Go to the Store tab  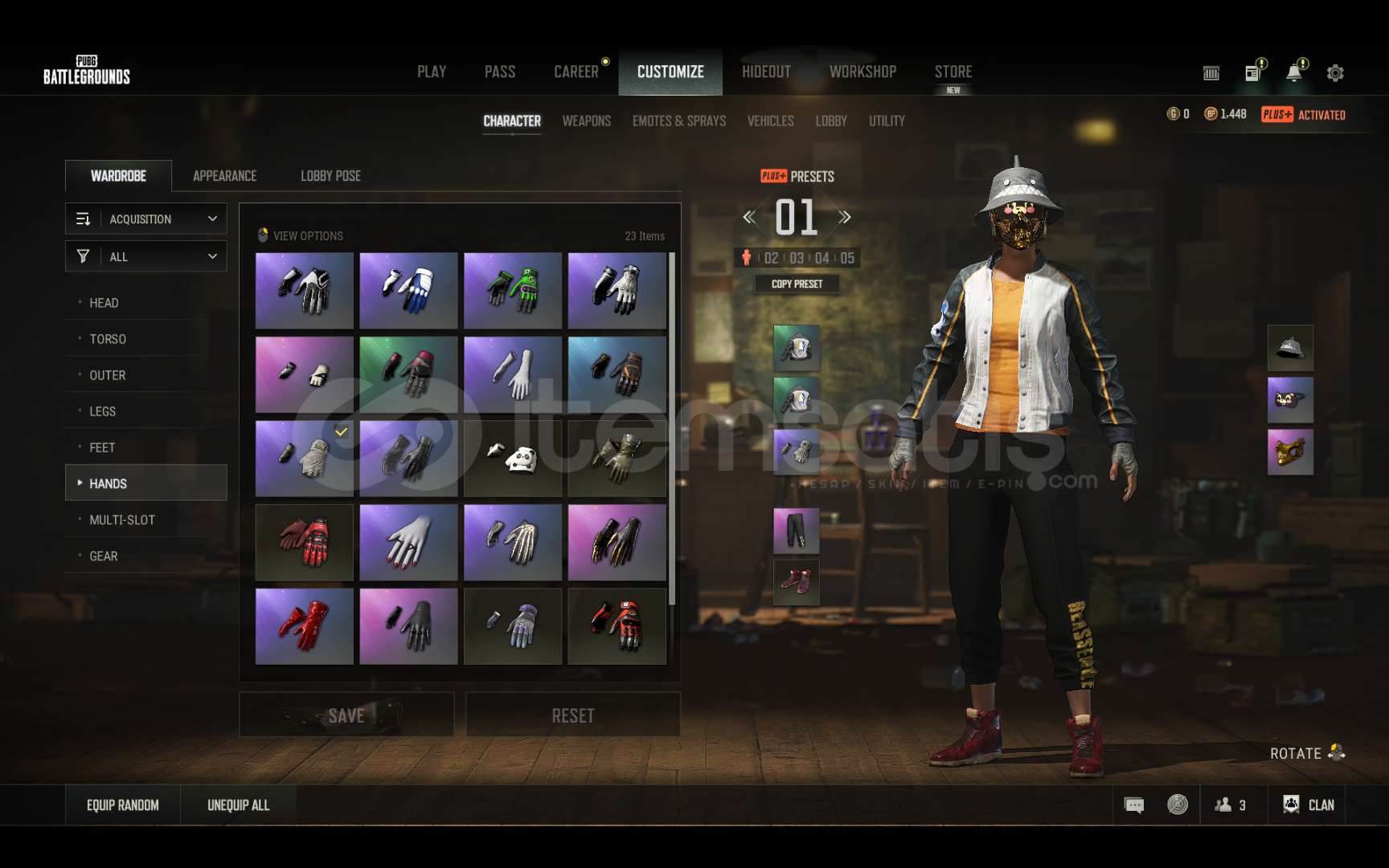point(953,72)
